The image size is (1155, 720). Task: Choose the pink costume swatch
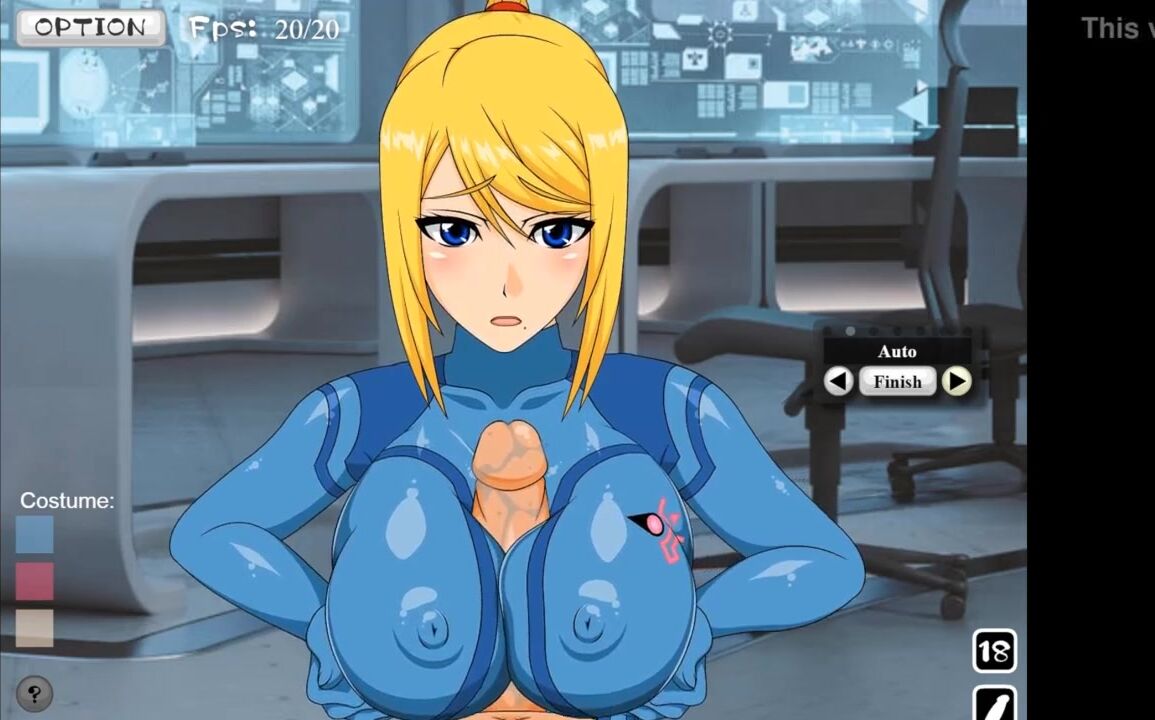pyautogui.click(x=34, y=581)
